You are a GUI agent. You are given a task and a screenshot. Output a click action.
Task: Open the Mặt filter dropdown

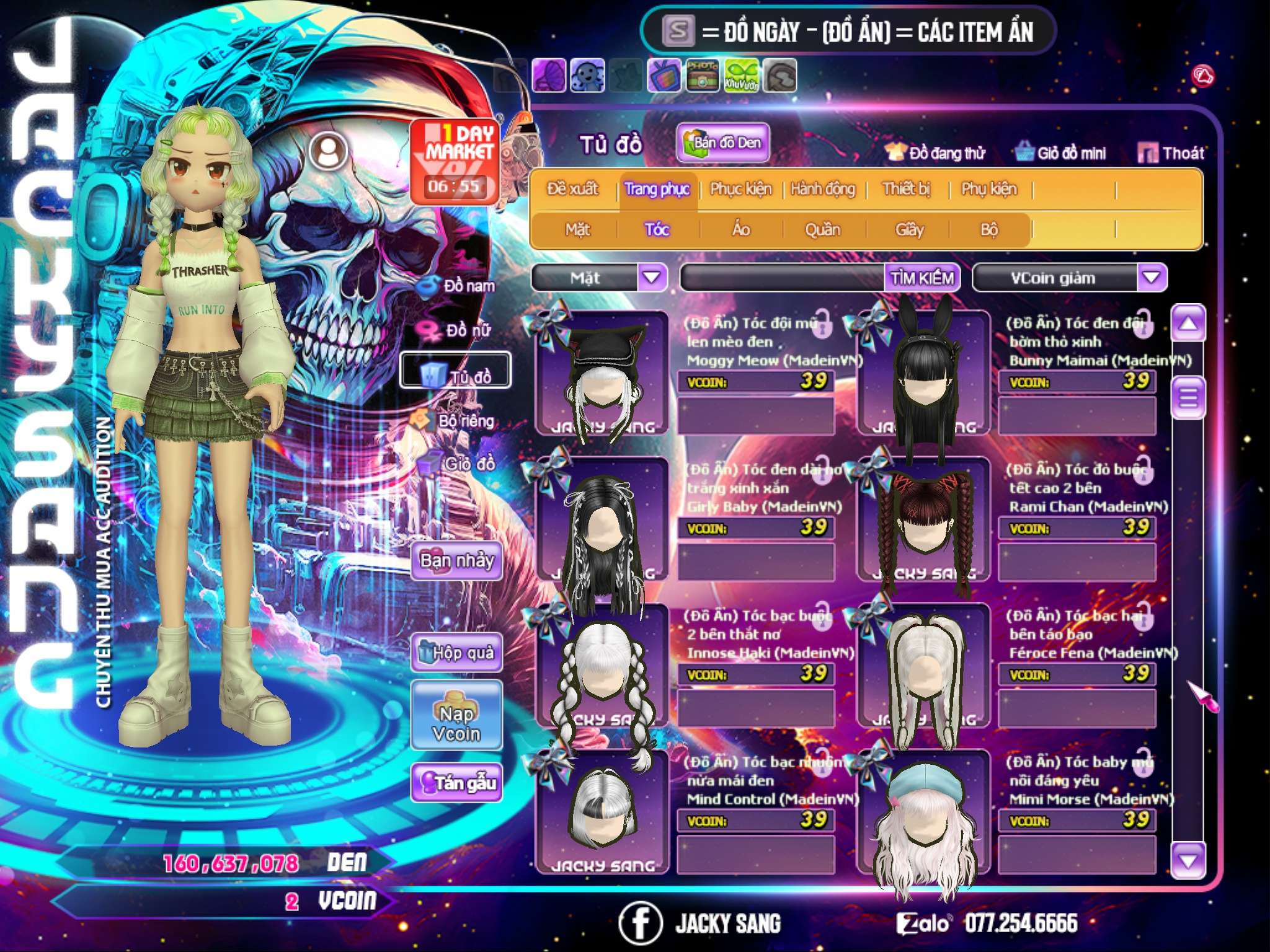(x=652, y=278)
